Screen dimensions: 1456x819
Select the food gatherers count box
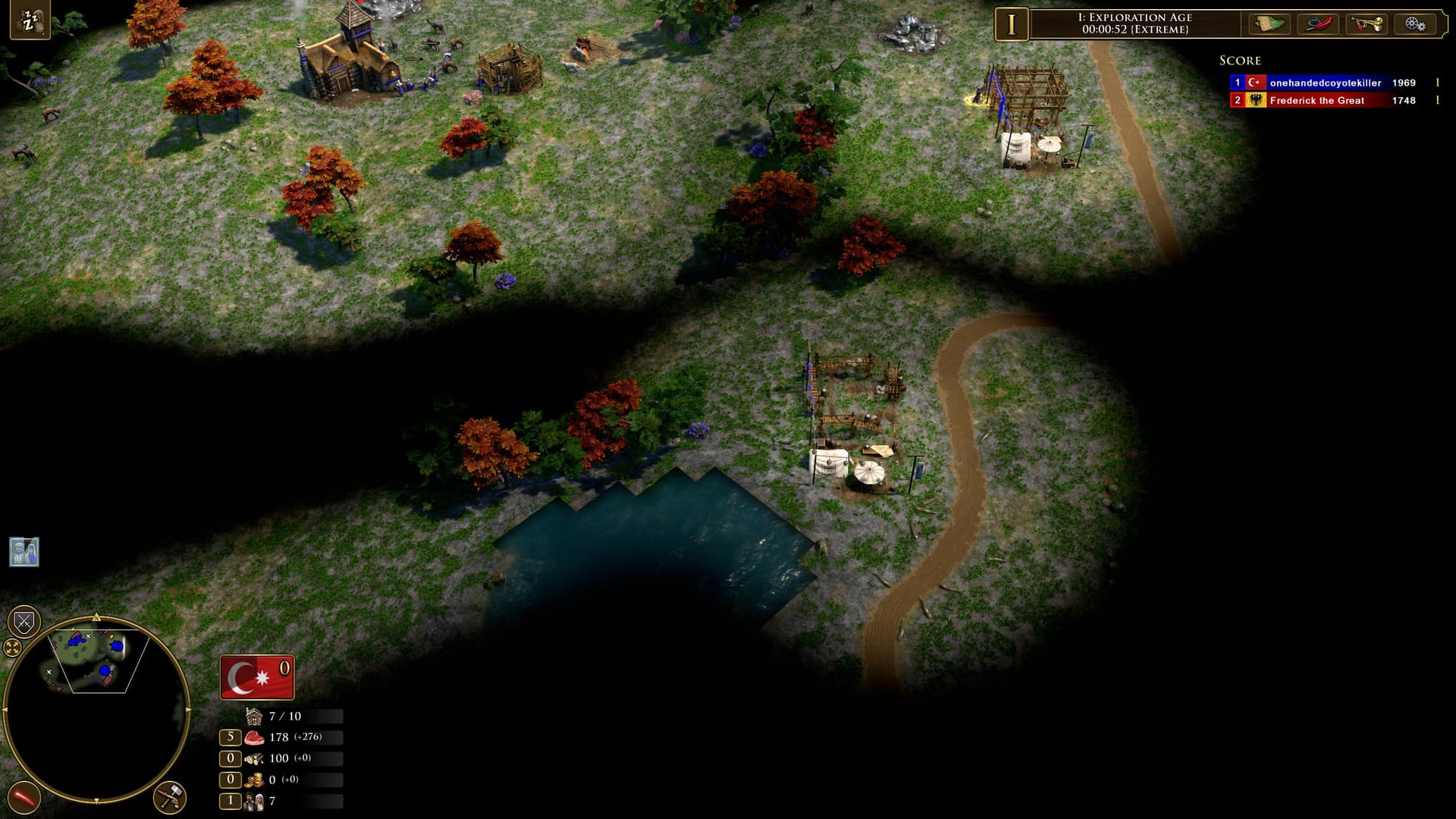coord(231,737)
